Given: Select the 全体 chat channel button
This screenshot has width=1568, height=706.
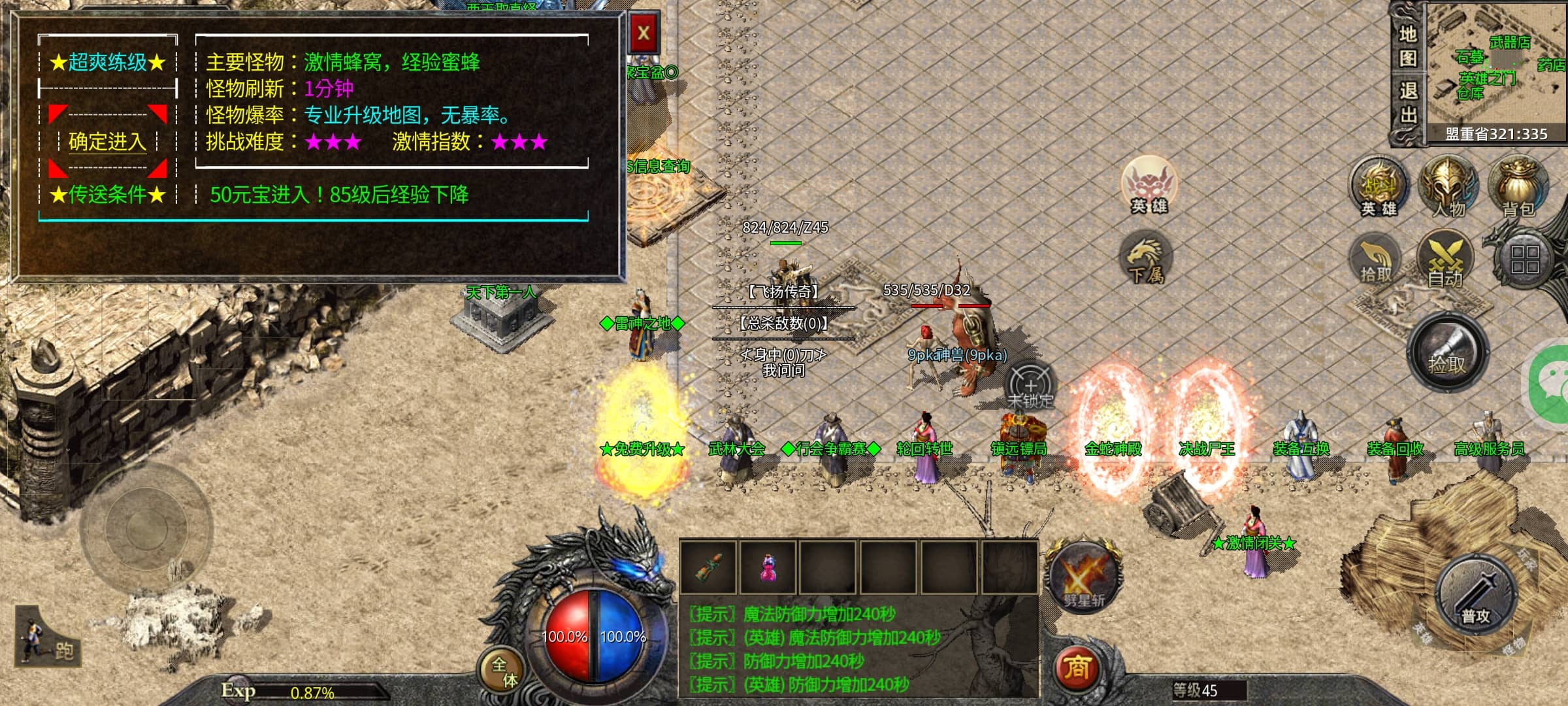Looking at the screenshot, I should pos(504,672).
